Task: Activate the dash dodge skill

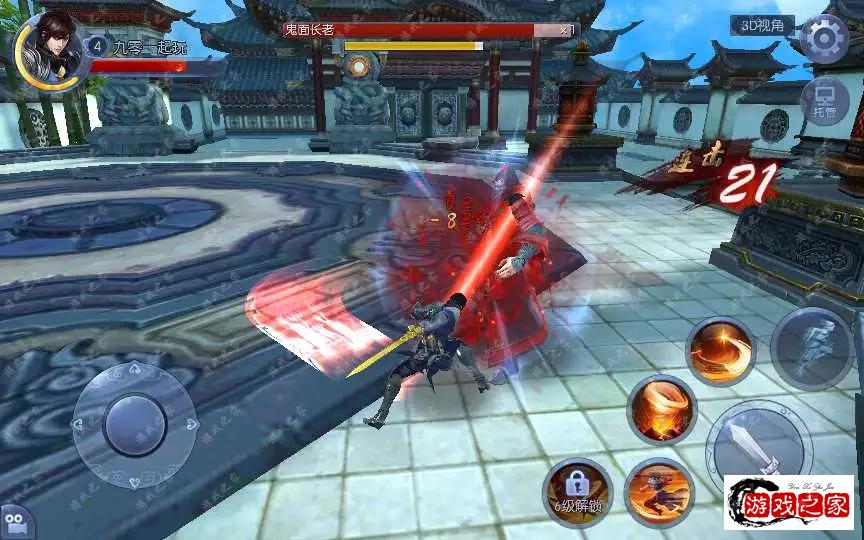Action: click(811, 347)
